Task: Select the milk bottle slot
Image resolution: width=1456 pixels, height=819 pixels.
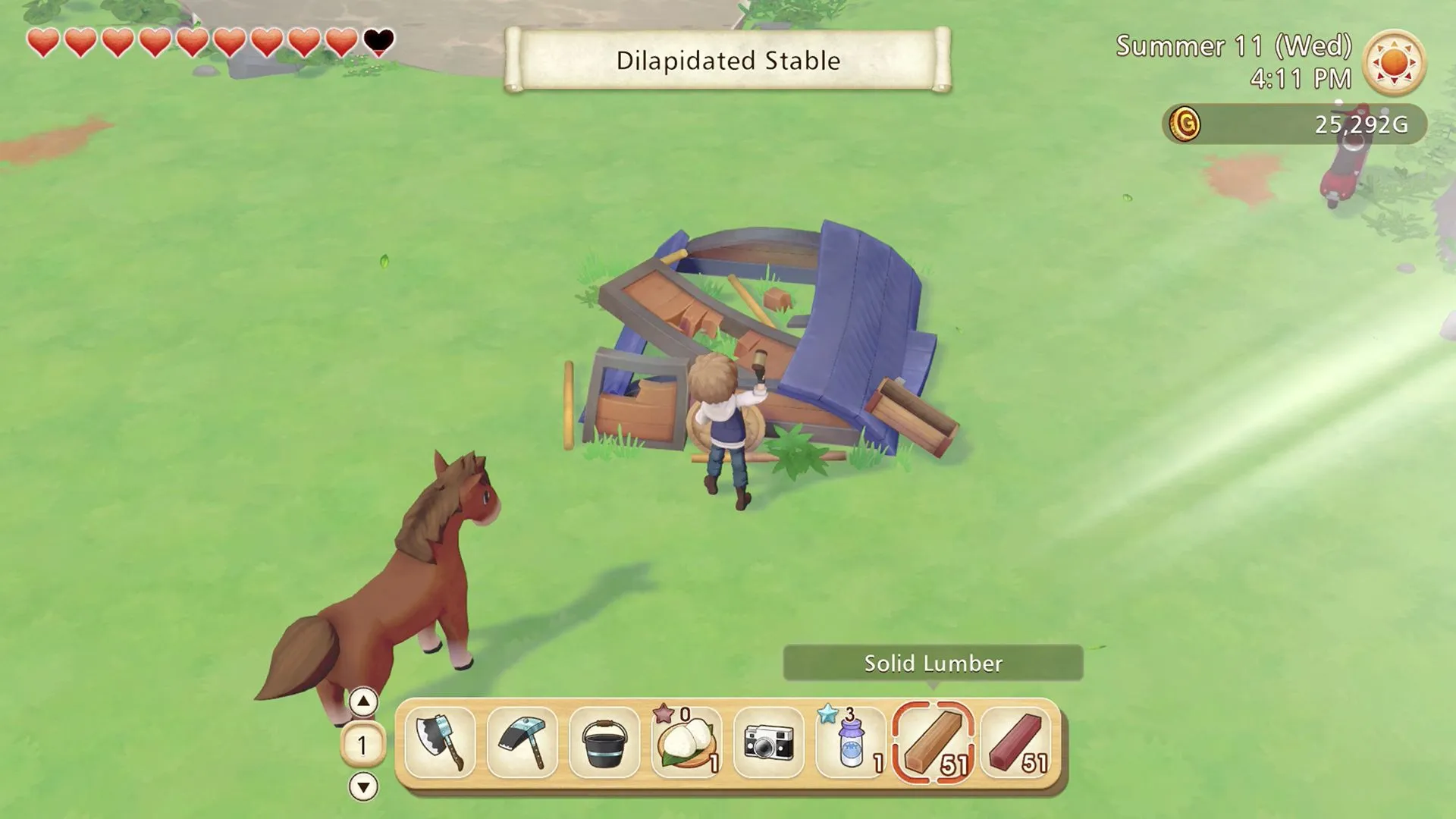Action: click(x=851, y=742)
